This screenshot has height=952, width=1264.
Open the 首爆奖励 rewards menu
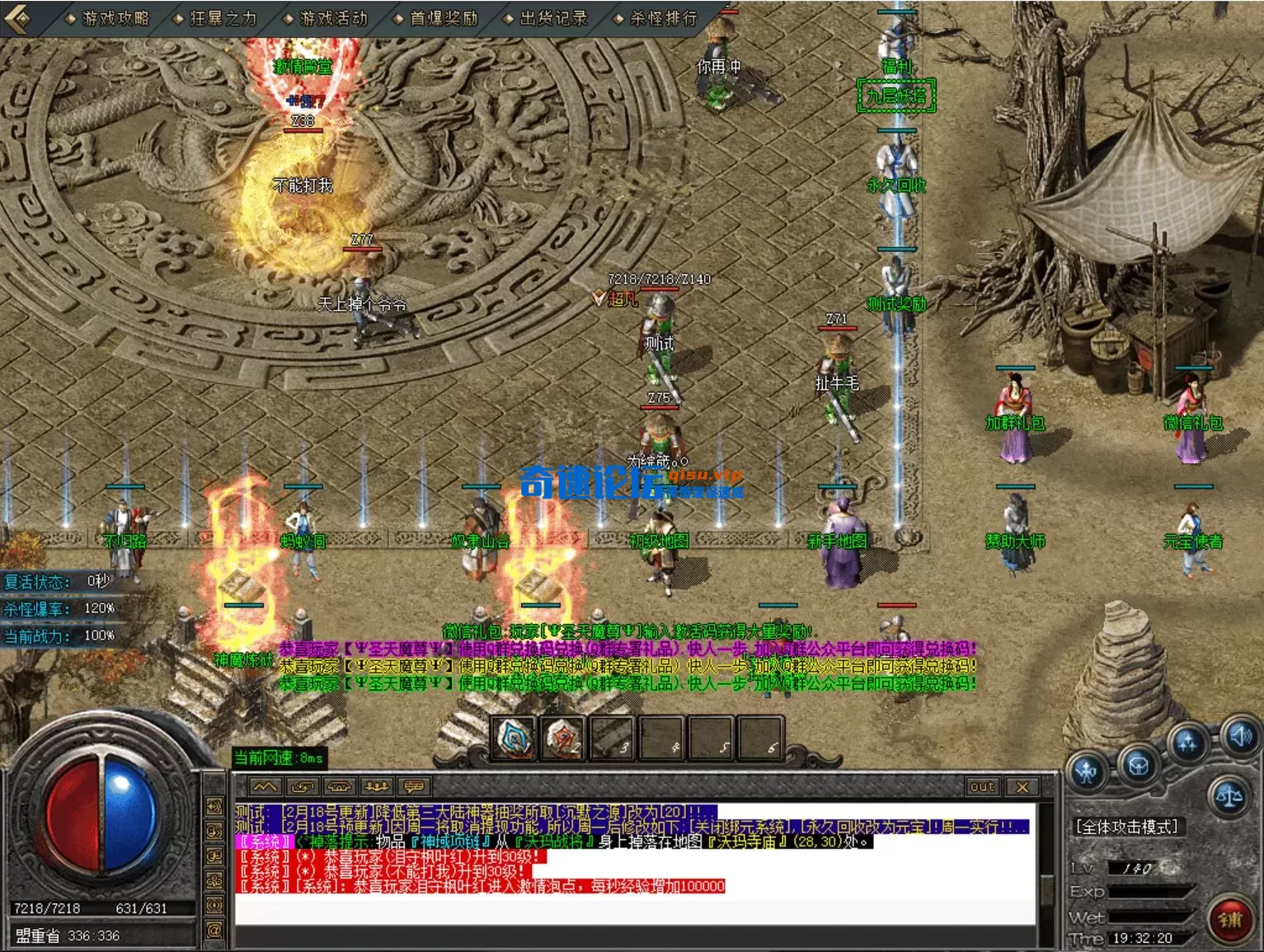[444, 18]
